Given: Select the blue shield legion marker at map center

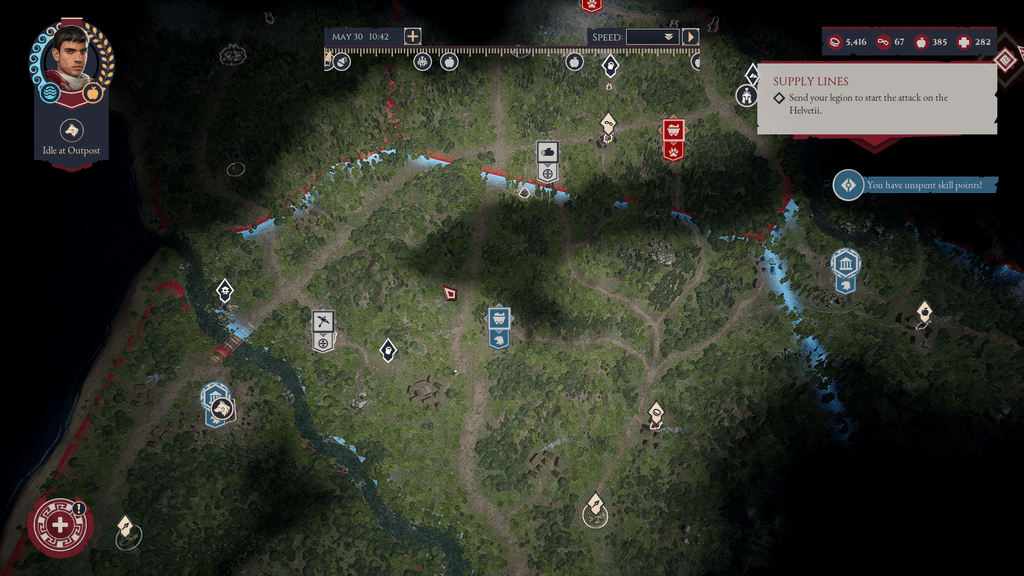Looking at the screenshot, I should tap(499, 327).
